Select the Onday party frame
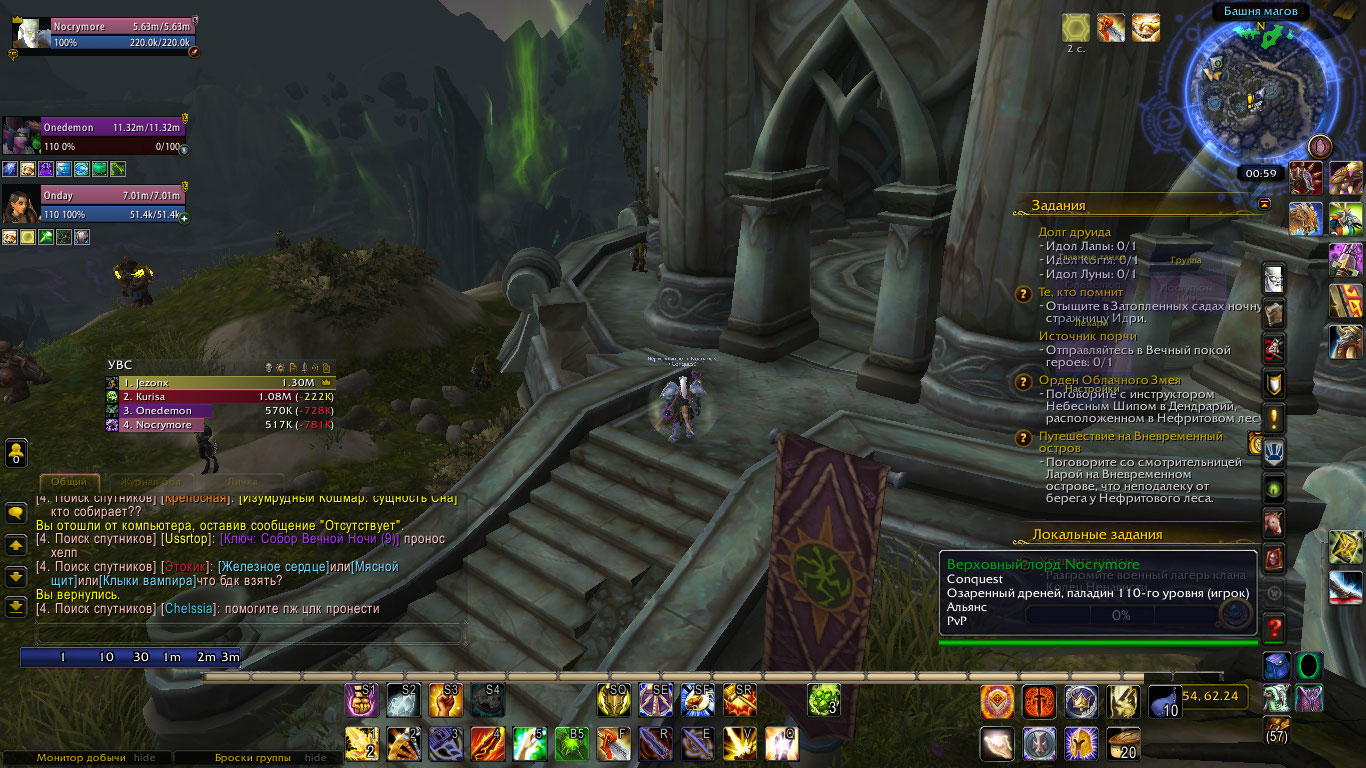This screenshot has width=1366, height=768. click(112, 203)
